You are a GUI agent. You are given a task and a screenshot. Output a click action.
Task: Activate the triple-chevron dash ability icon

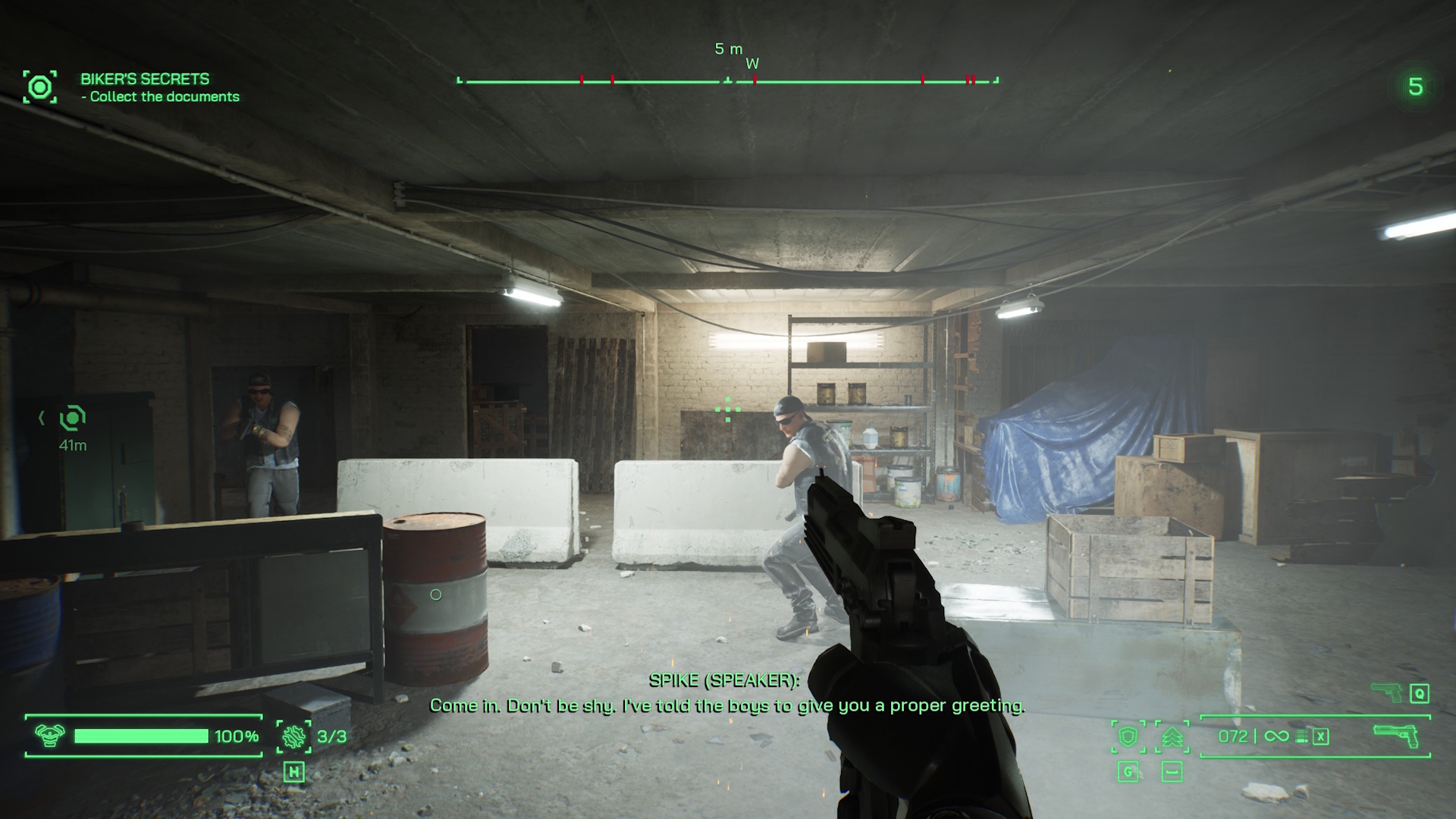click(1172, 736)
